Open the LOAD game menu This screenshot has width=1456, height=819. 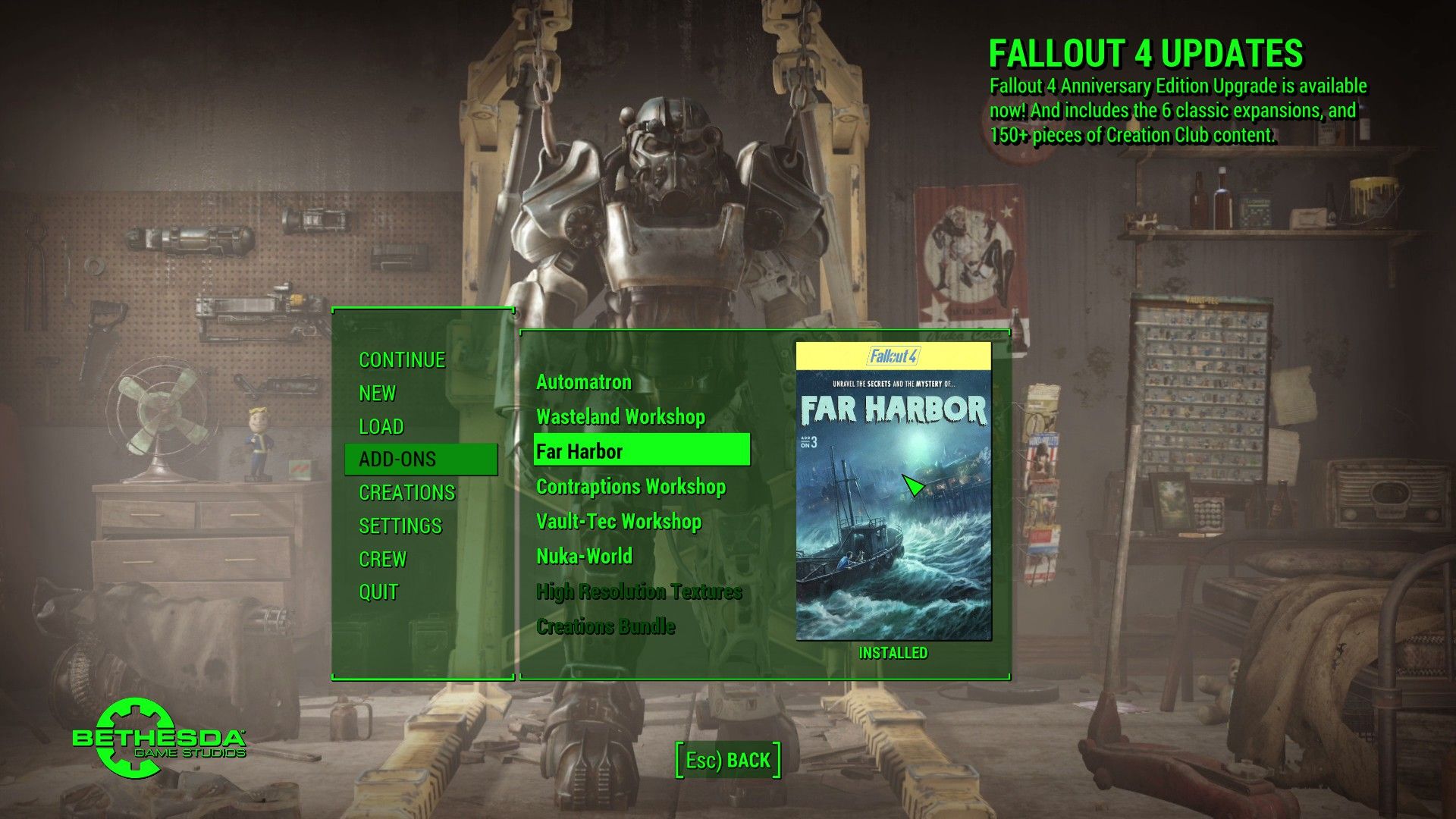[381, 427]
